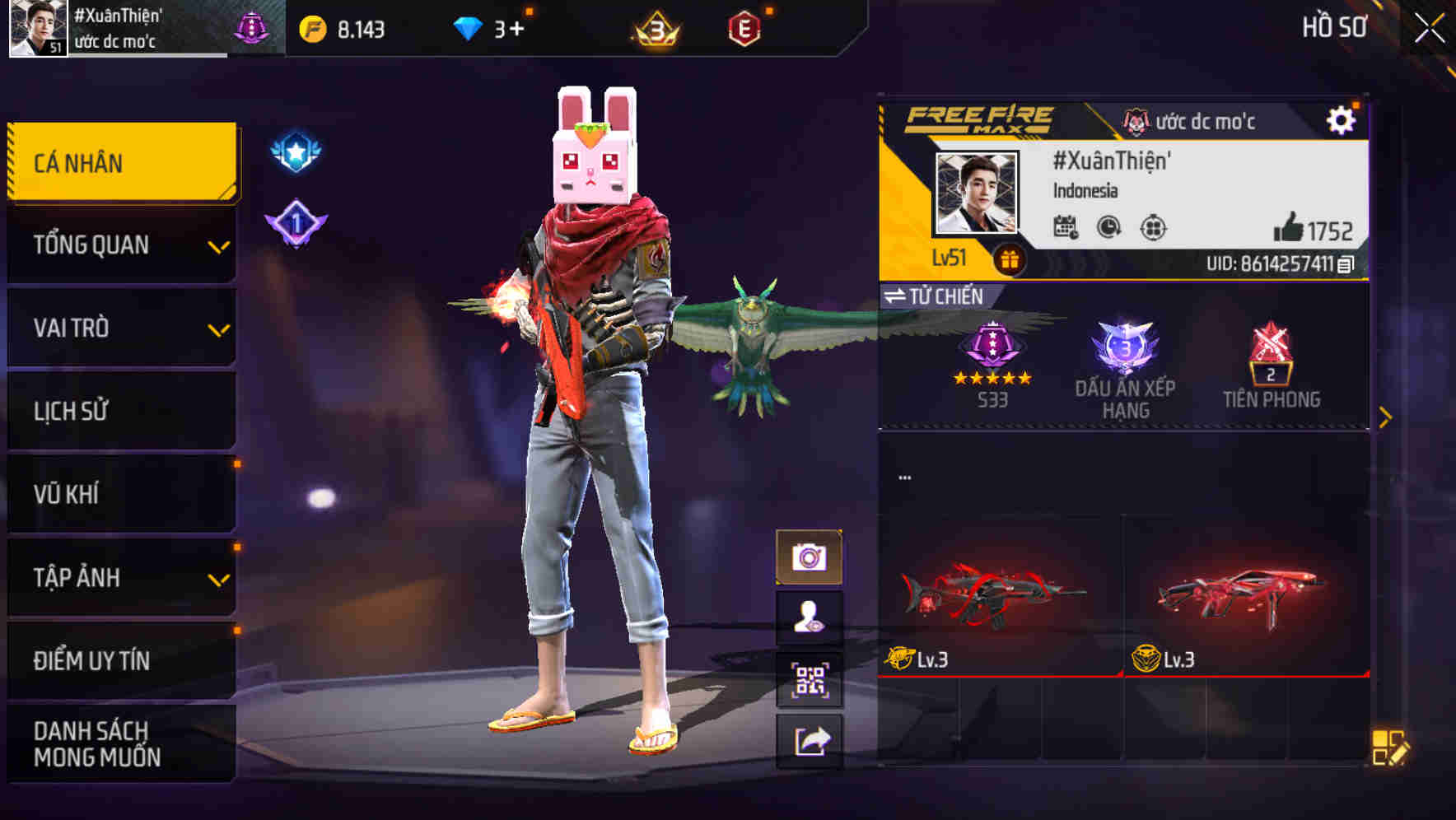The width and height of the screenshot is (1456, 820).
Task: Open the camera screenshot tool
Action: click(x=811, y=557)
